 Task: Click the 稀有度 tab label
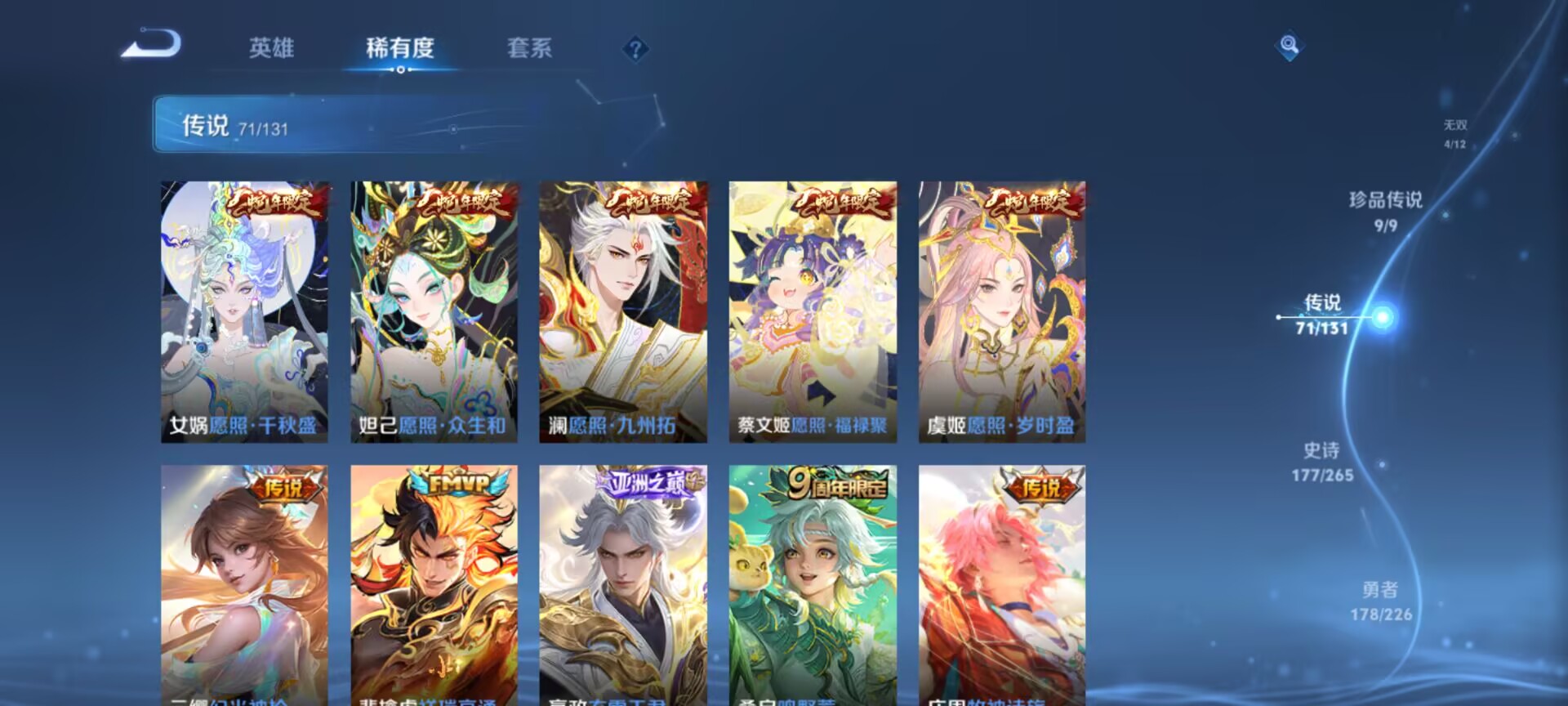(x=399, y=49)
